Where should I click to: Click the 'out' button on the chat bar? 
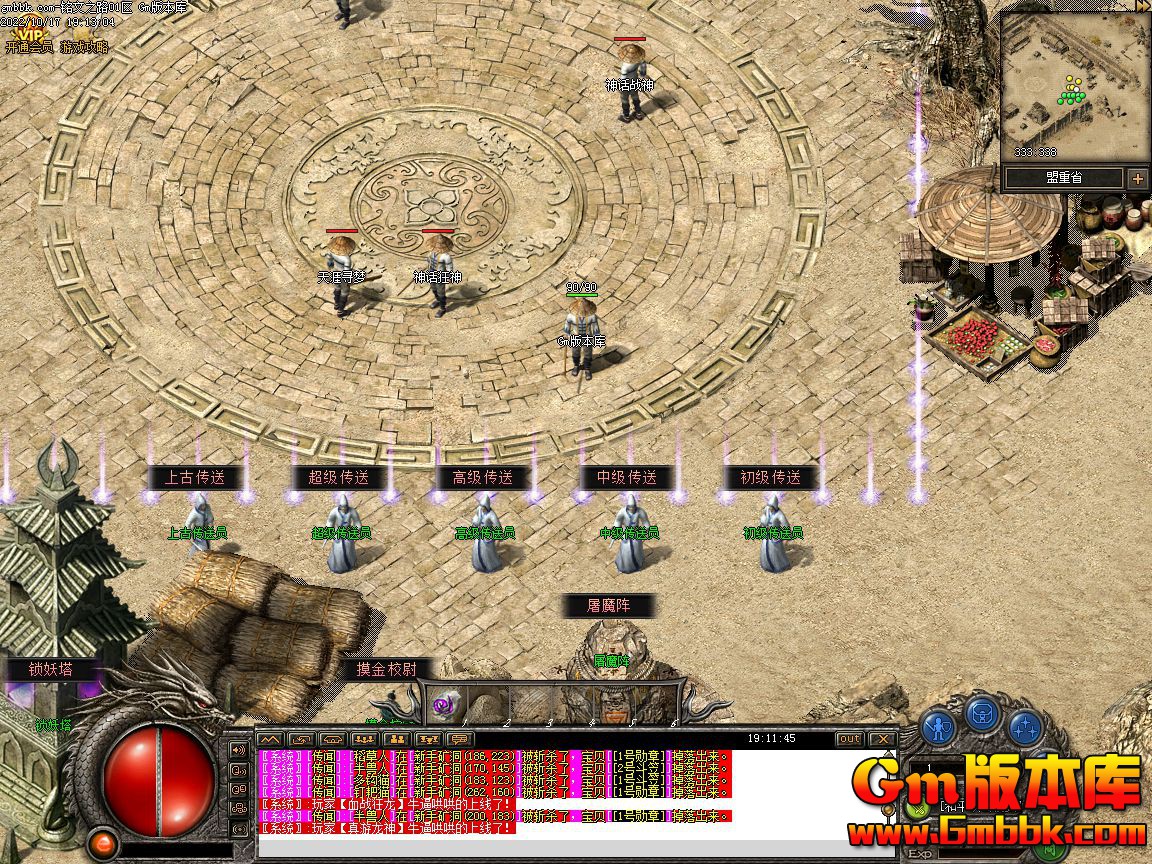(849, 739)
